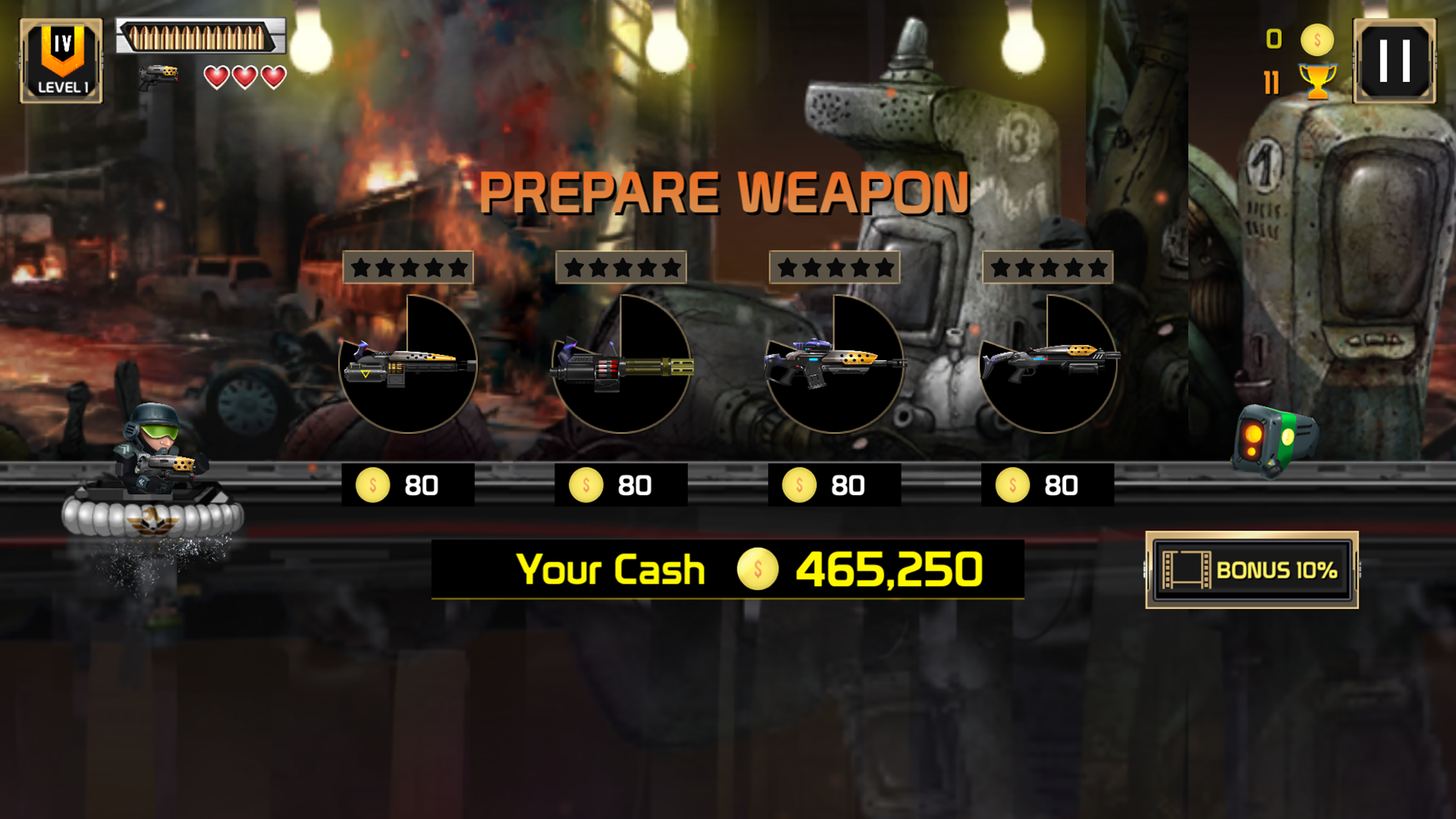Click the 80 coin price under the minigun
Viewport: 1456px width, 819px height.
(621, 484)
